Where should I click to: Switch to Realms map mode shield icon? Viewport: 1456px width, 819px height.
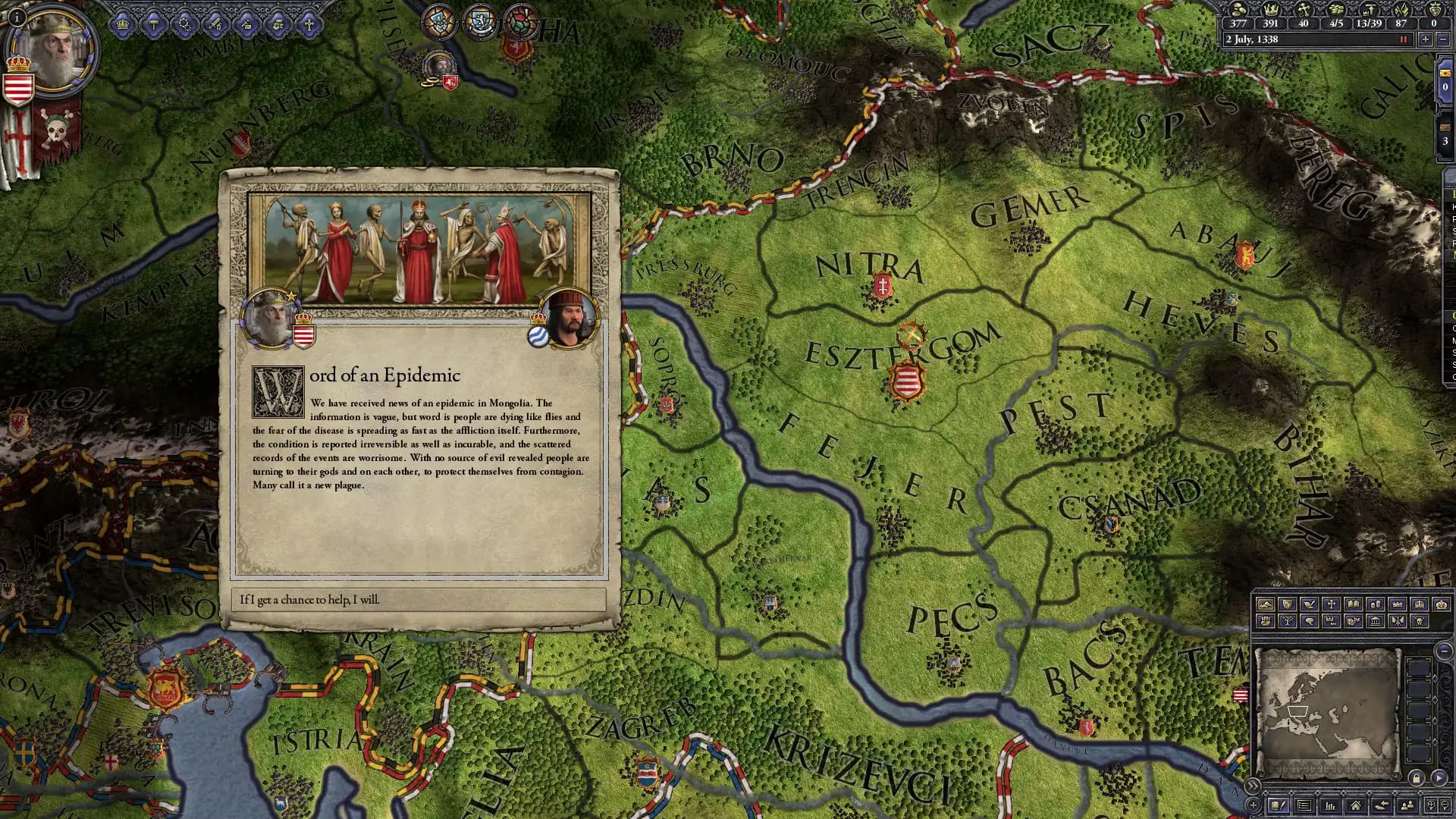1286,604
